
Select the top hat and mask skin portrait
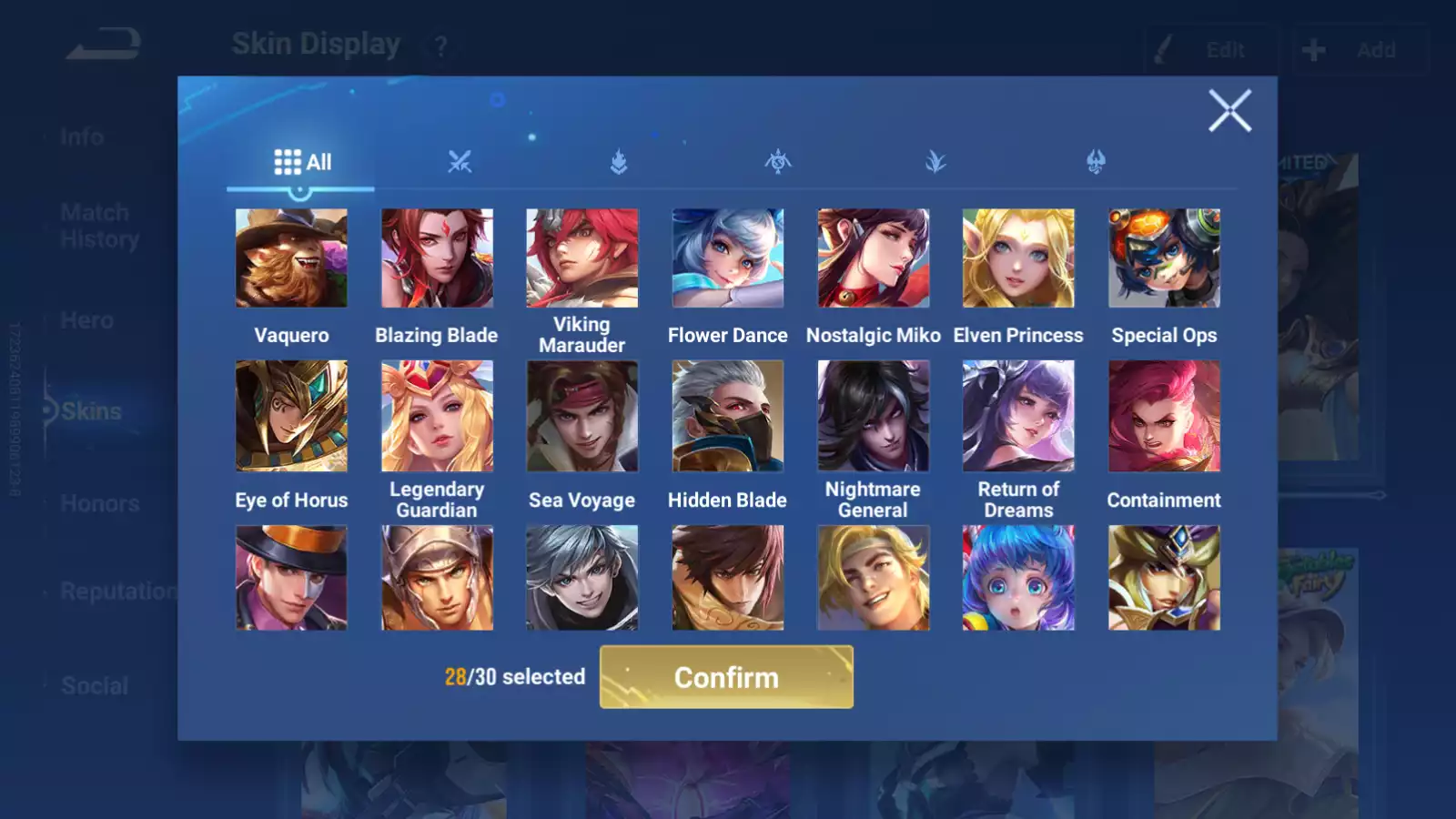(291, 578)
